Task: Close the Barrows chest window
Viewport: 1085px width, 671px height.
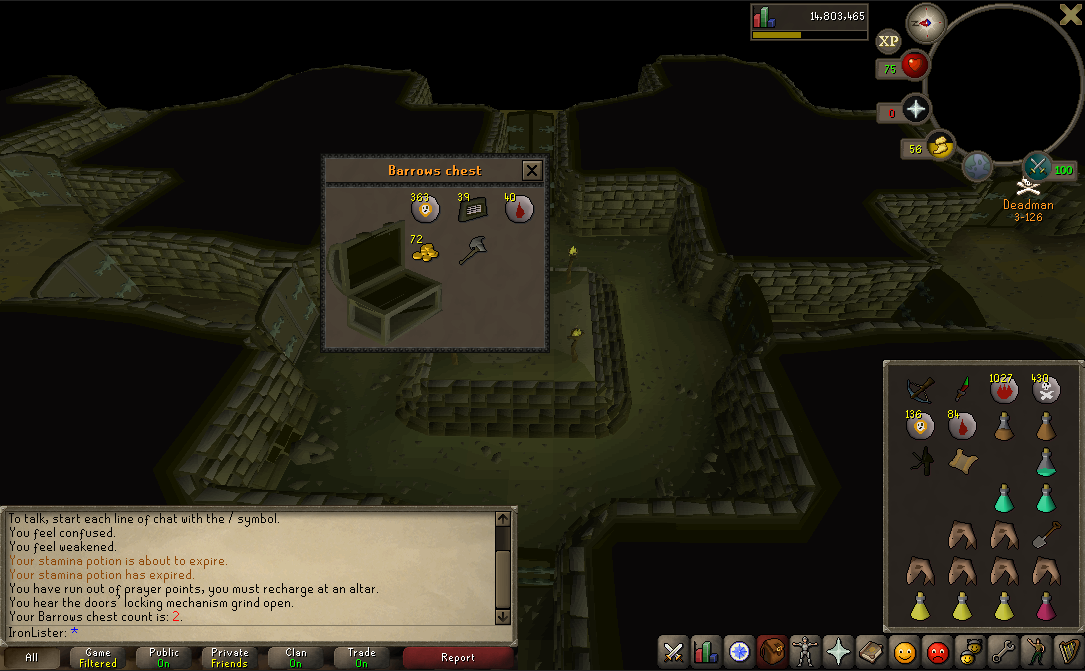Action: point(532,171)
